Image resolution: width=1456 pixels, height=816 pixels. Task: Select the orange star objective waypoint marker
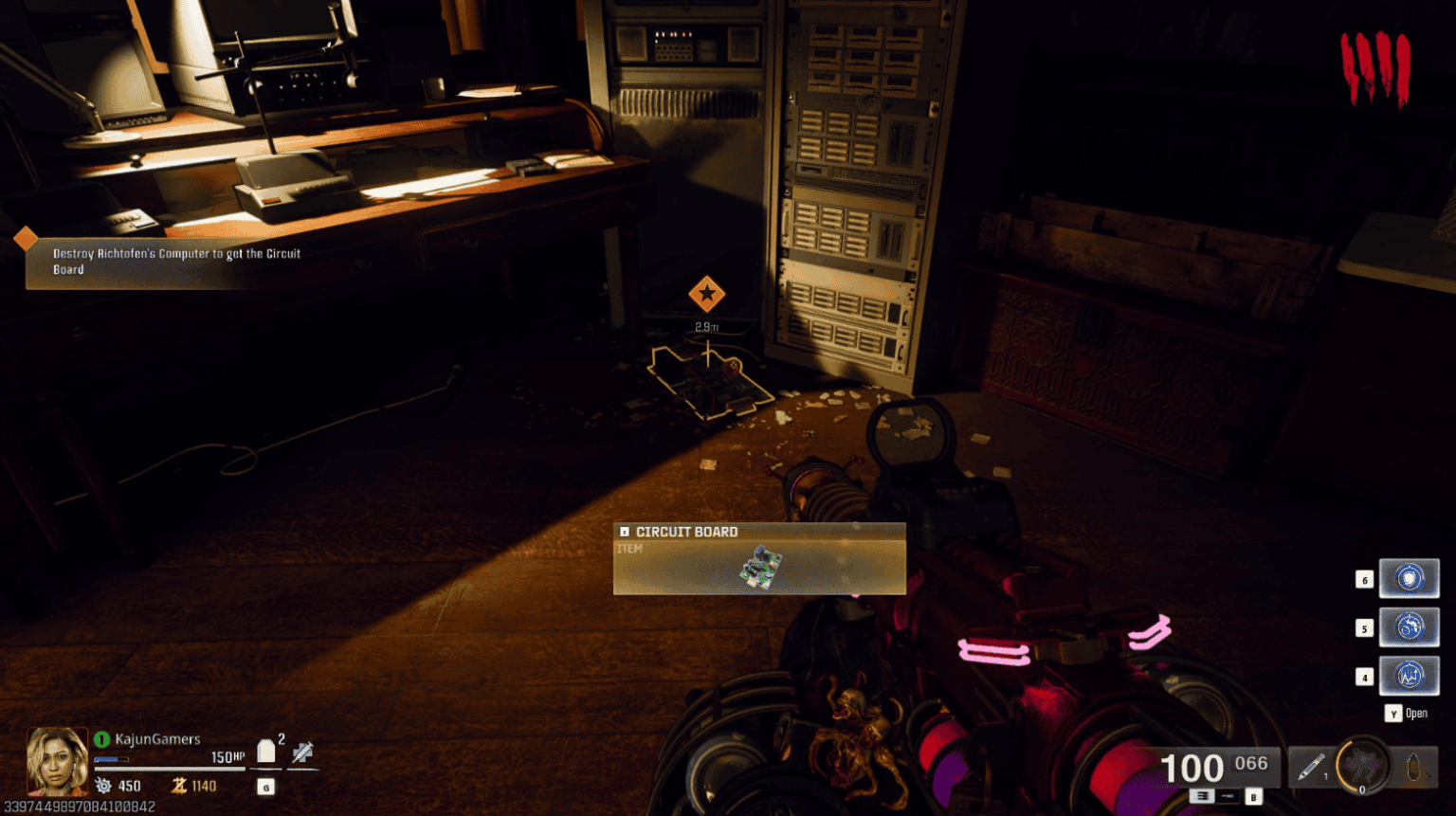(x=706, y=294)
